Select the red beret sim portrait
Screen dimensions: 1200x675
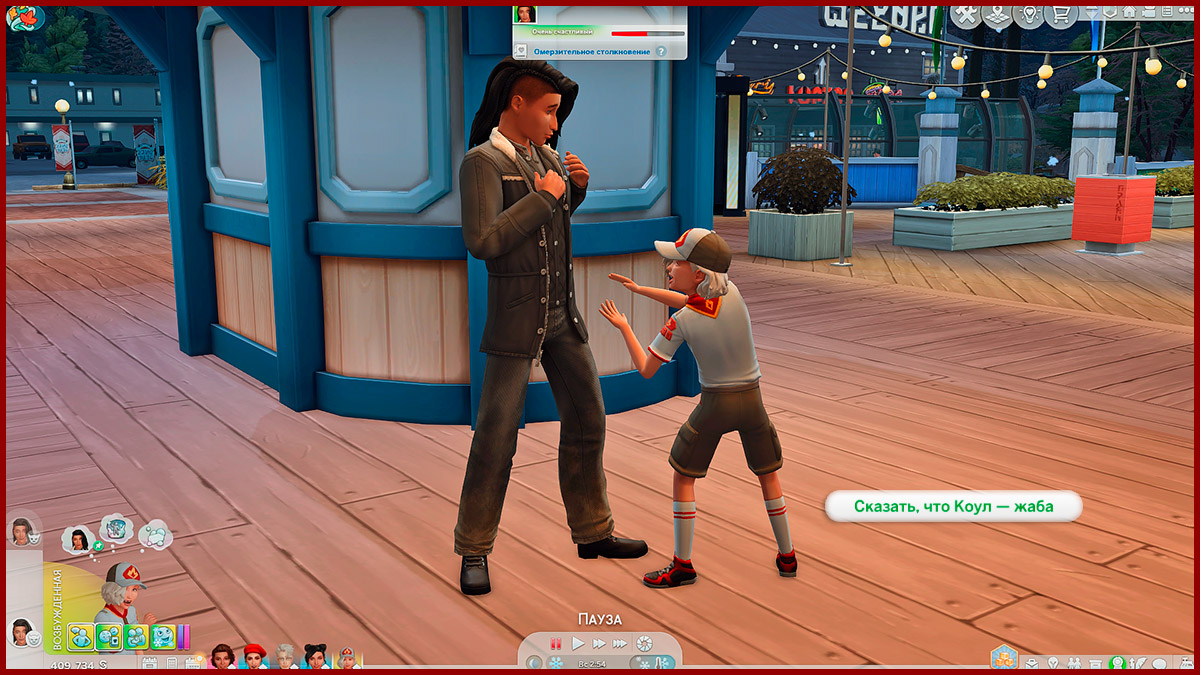pos(254,657)
